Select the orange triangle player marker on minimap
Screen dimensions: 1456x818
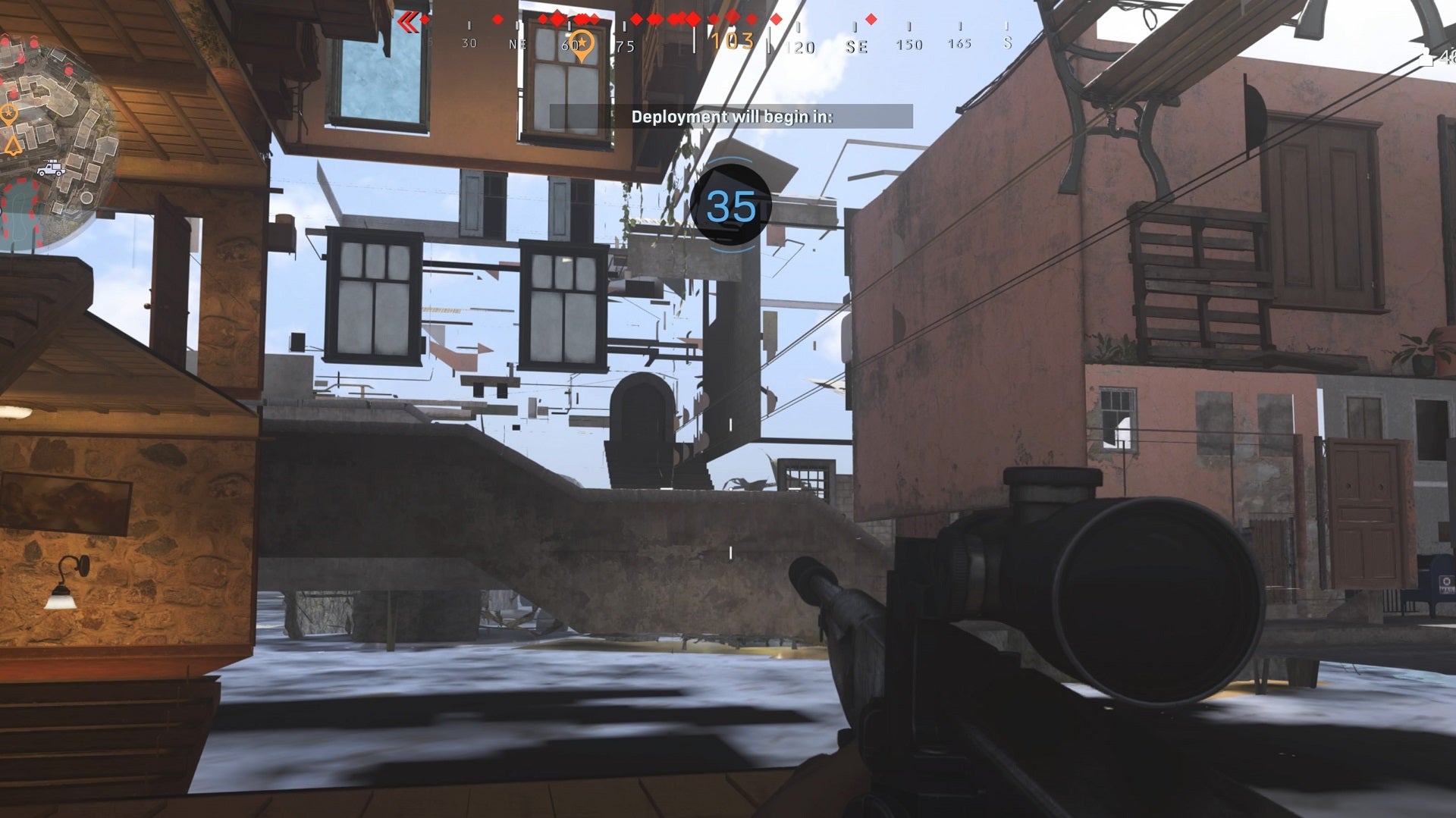(x=11, y=145)
